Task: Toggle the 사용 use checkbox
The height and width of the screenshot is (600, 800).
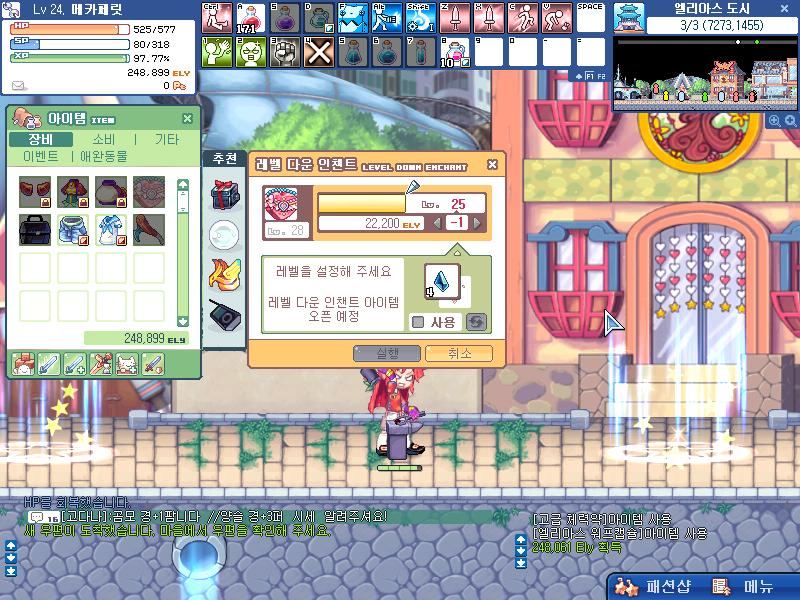Action: click(x=418, y=322)
